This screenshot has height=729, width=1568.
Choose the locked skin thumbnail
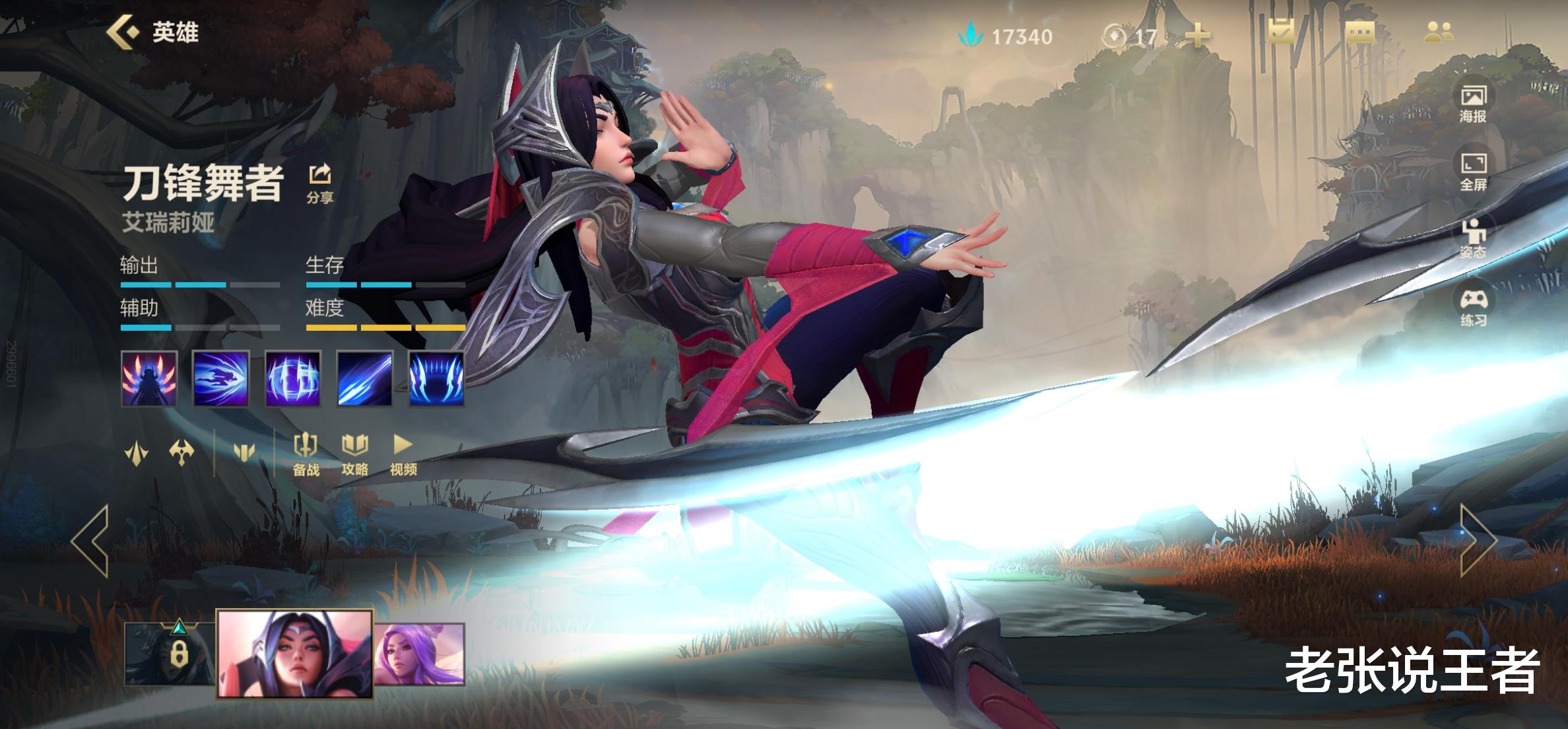pyautogui.click(x=170, y=653)
